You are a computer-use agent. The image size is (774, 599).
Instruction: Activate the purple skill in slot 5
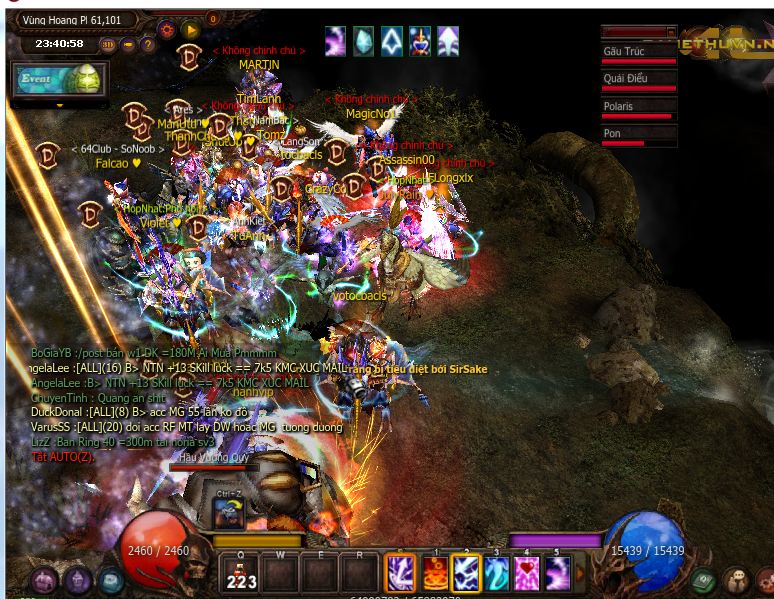[557, 574]
